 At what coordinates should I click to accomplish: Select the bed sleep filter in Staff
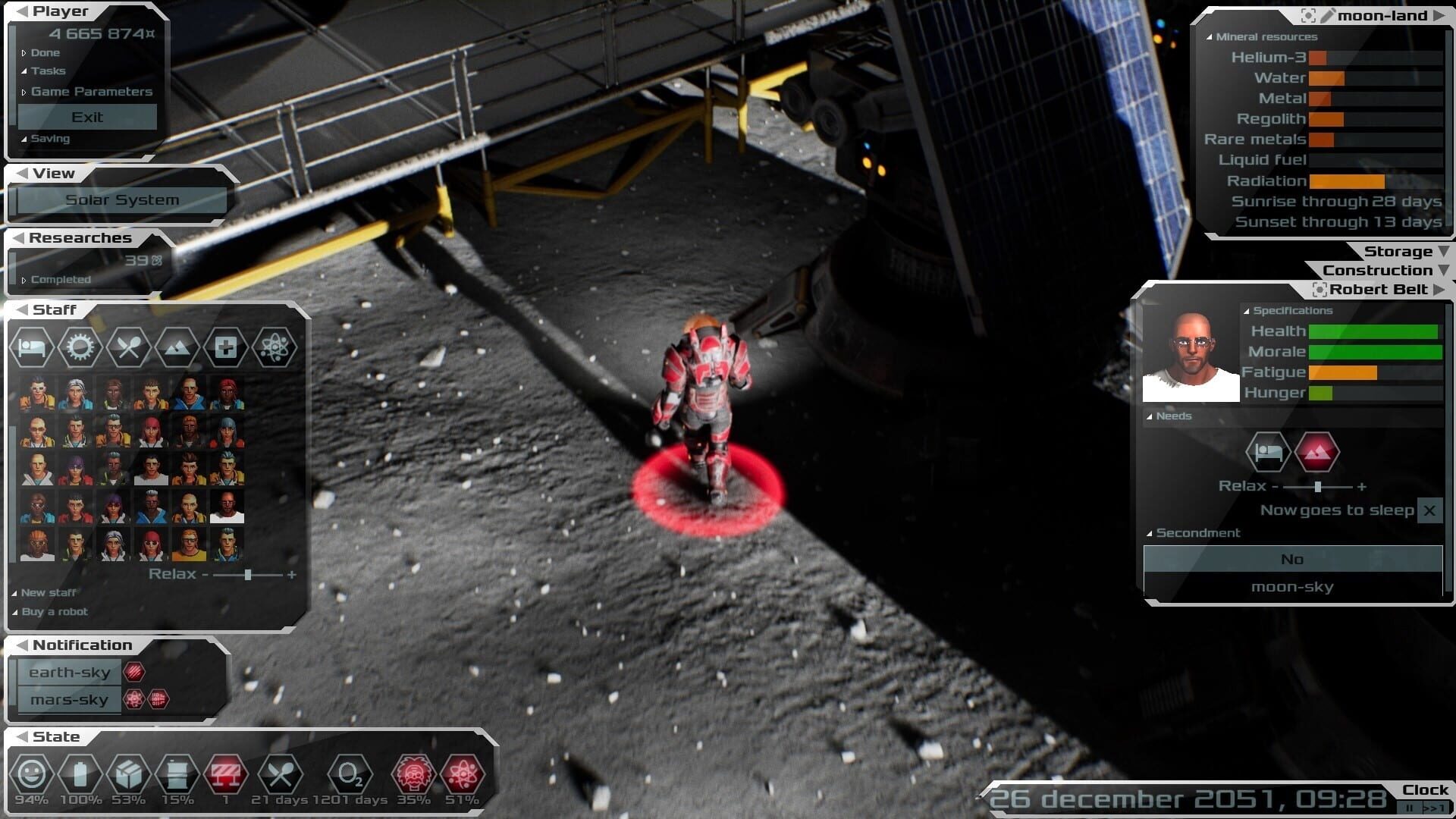pyautogui.click(x=32, y=348)
